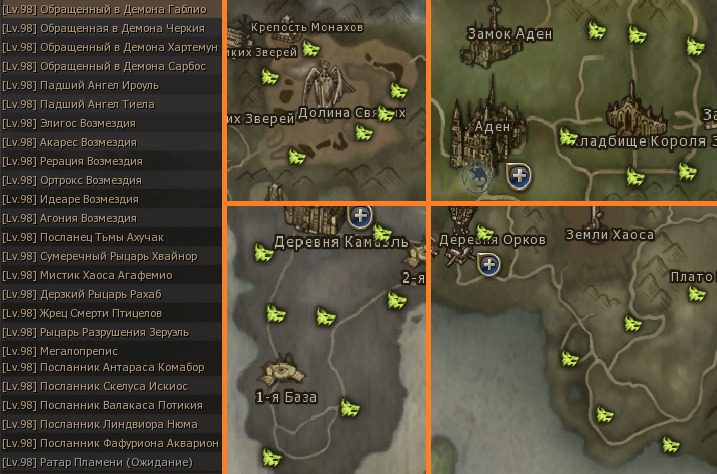Pick Рыцарь Разрушения Зеруэль entry
Viewport: 717px width, 474px height.
pyautogui.click(x=110, y=332)
